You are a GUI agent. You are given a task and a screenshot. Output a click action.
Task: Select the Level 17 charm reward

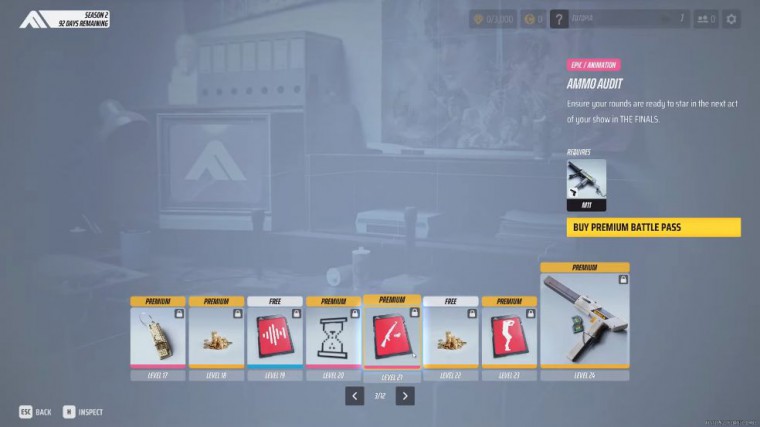click(158, 336)
